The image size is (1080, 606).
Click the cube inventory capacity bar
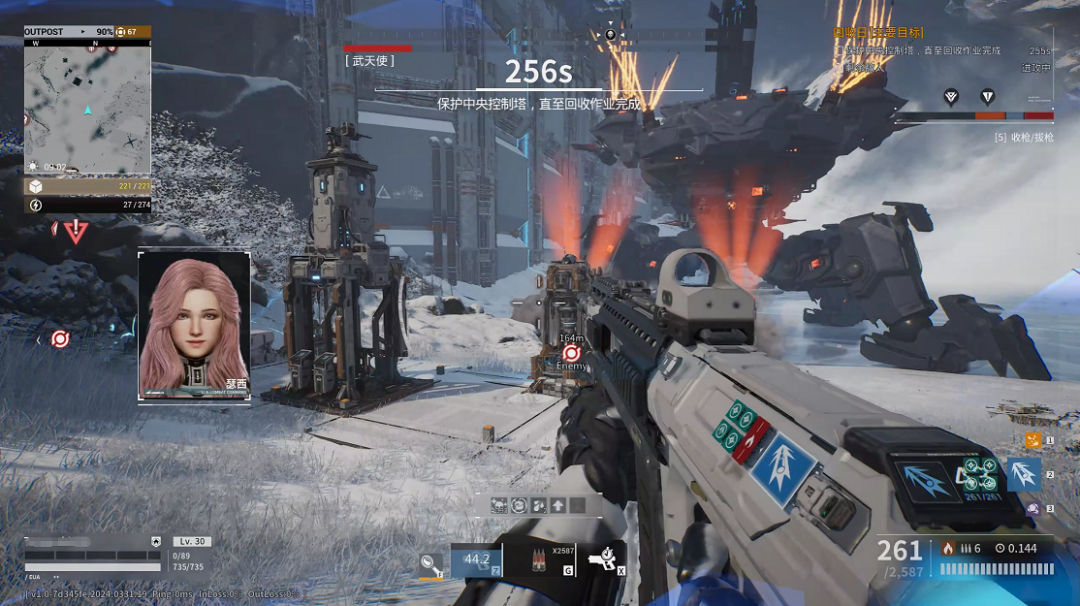pos(87,186)
